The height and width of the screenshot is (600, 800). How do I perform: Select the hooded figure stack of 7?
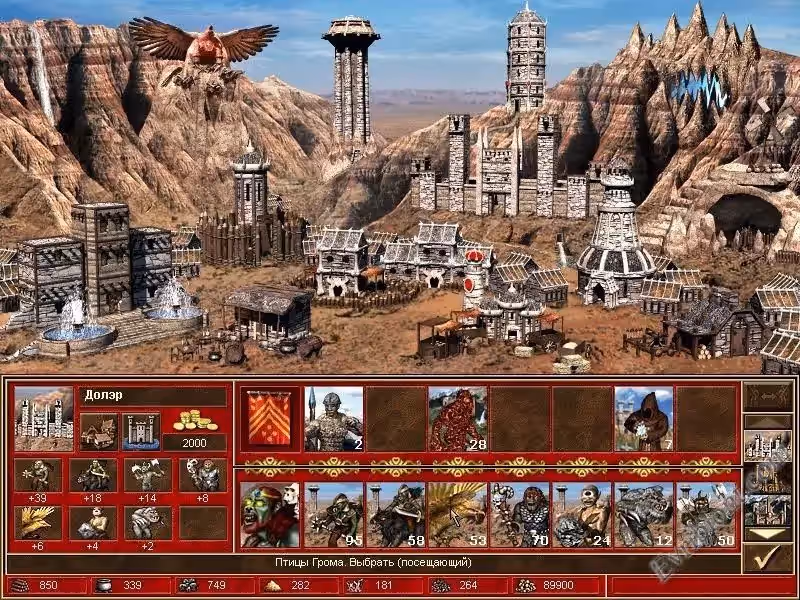click(x=643, y=417)
